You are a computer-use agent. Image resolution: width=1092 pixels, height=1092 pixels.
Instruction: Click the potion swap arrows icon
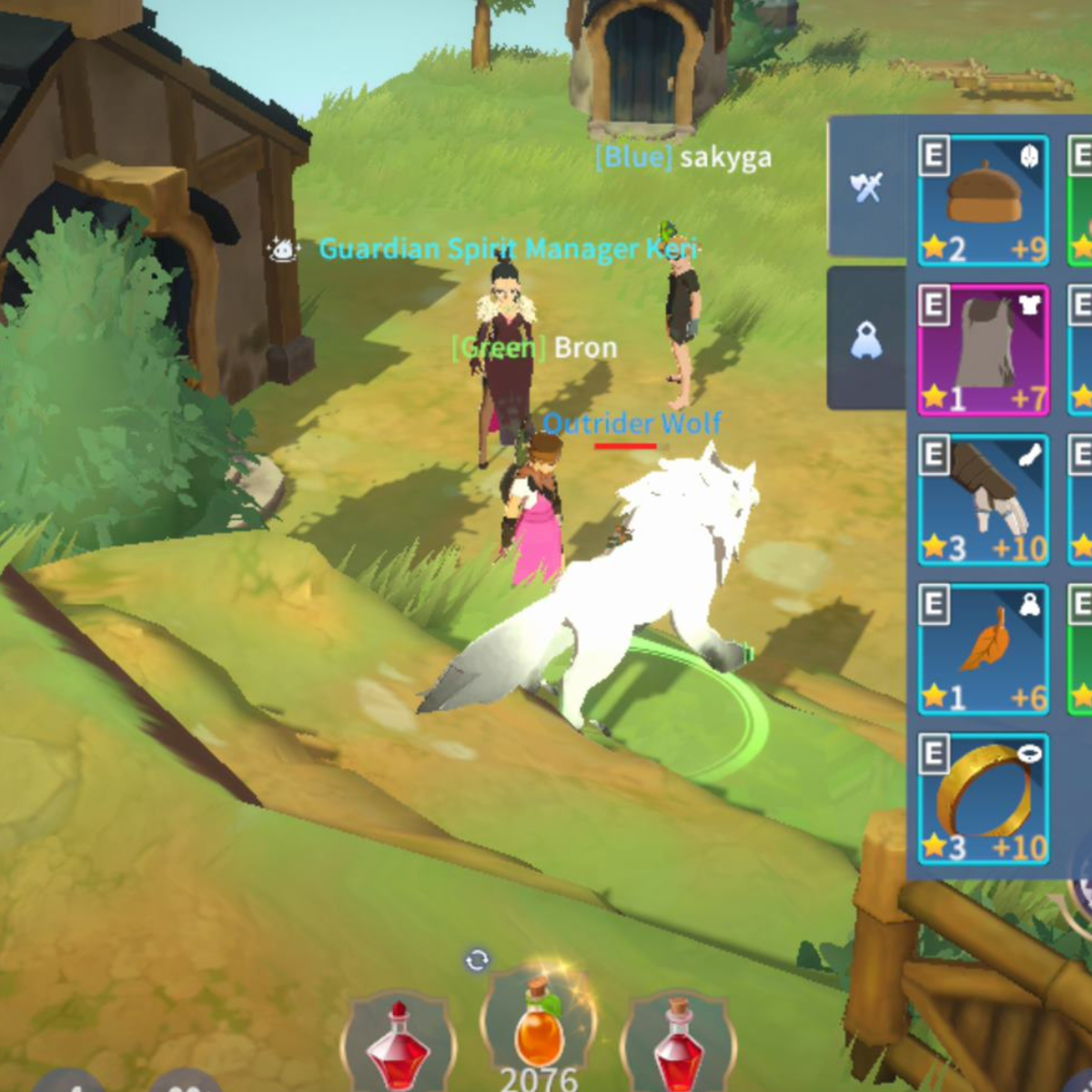(x=477, y=960)
